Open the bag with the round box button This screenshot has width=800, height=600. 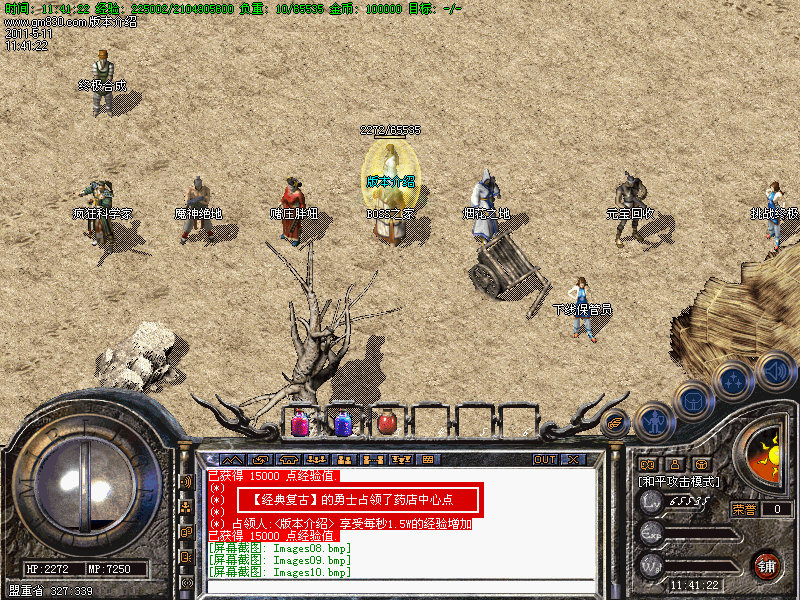(692, 399)
